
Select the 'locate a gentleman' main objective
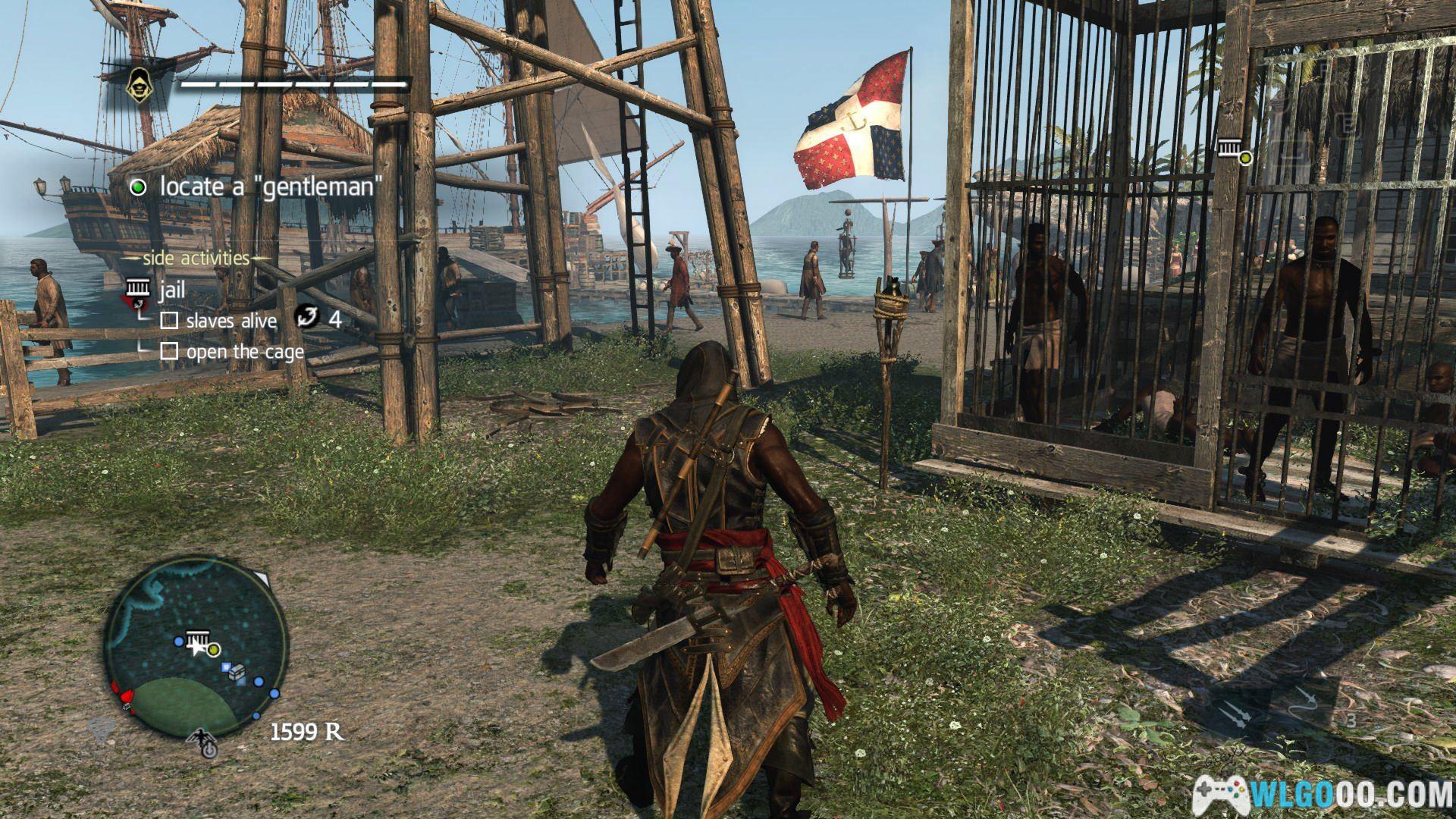pos(267,187)
